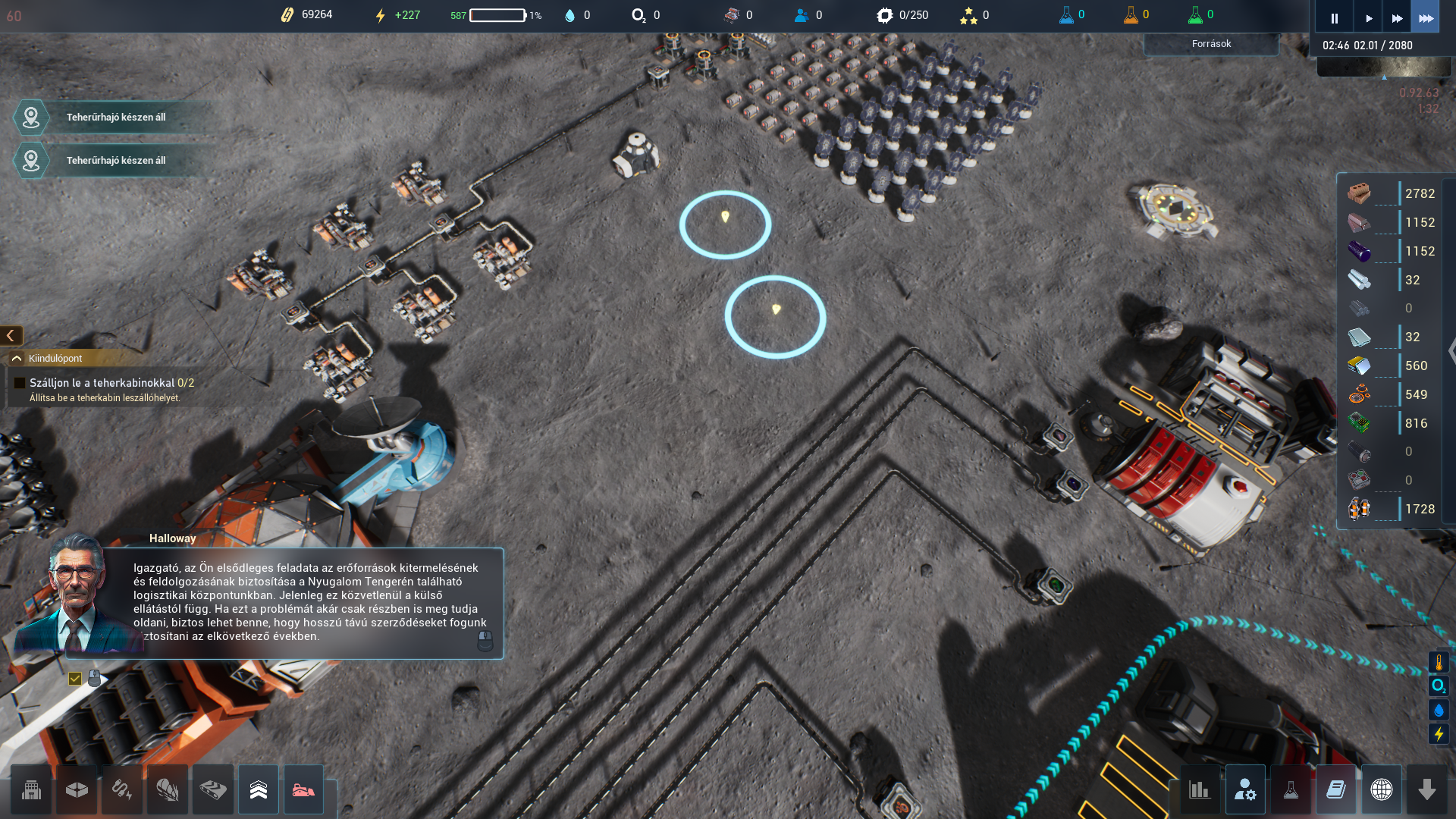Open the Források resources tab
The height and width of the screenshot is (819, 1456).
1211,44
